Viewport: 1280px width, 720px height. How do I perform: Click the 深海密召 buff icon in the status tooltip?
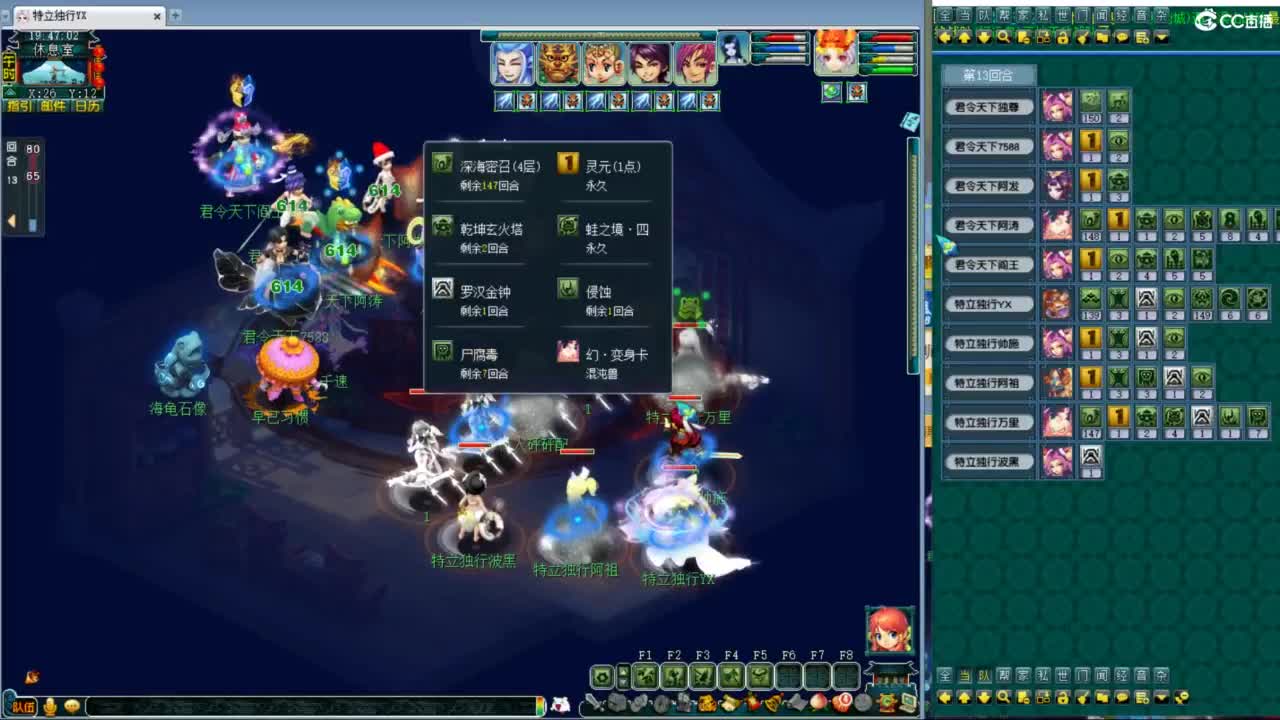(441, 162)
